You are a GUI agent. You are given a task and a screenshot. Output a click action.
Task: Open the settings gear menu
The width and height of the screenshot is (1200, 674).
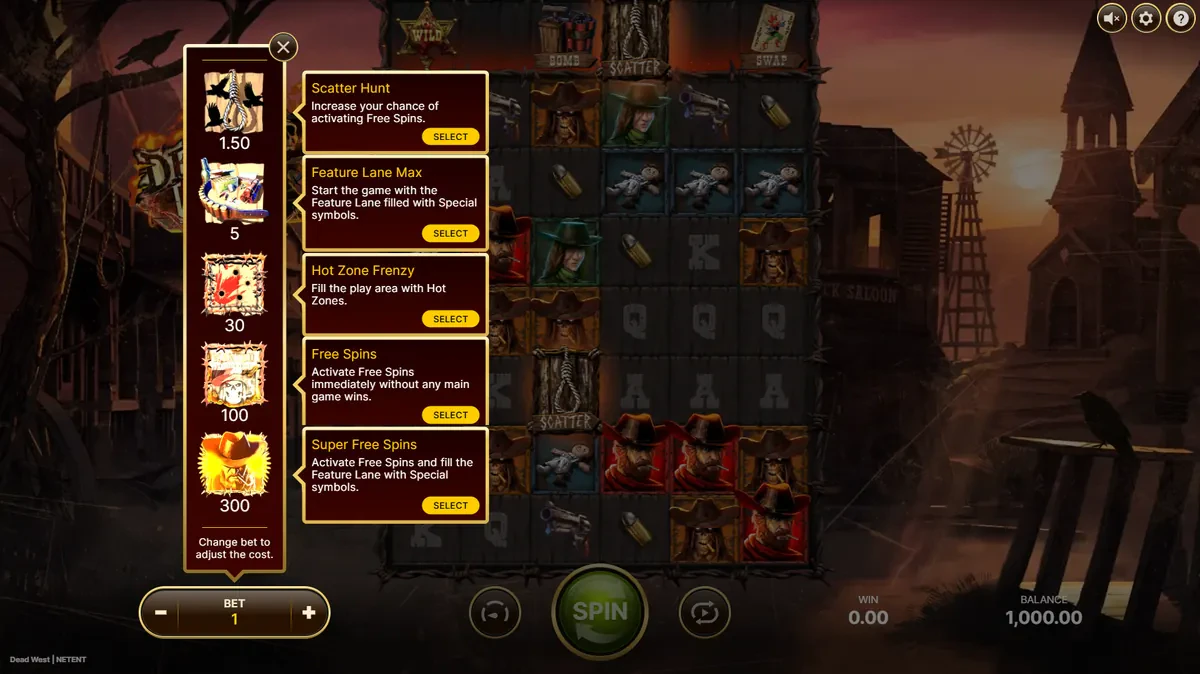pyautogui.click(x=1146, y=18)
